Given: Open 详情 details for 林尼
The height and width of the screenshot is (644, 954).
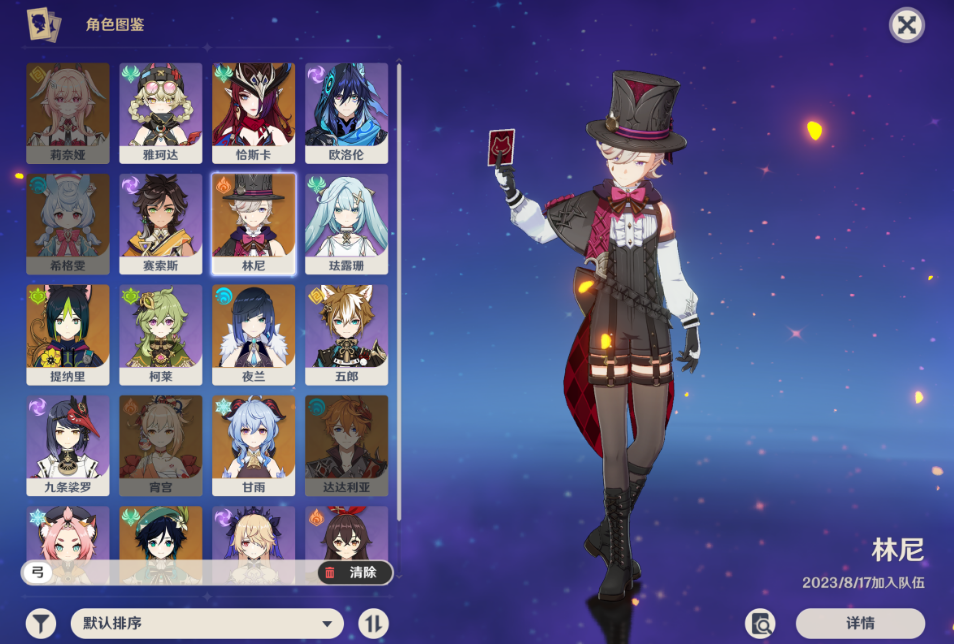Looking at the screenshot, I should 860,624.
